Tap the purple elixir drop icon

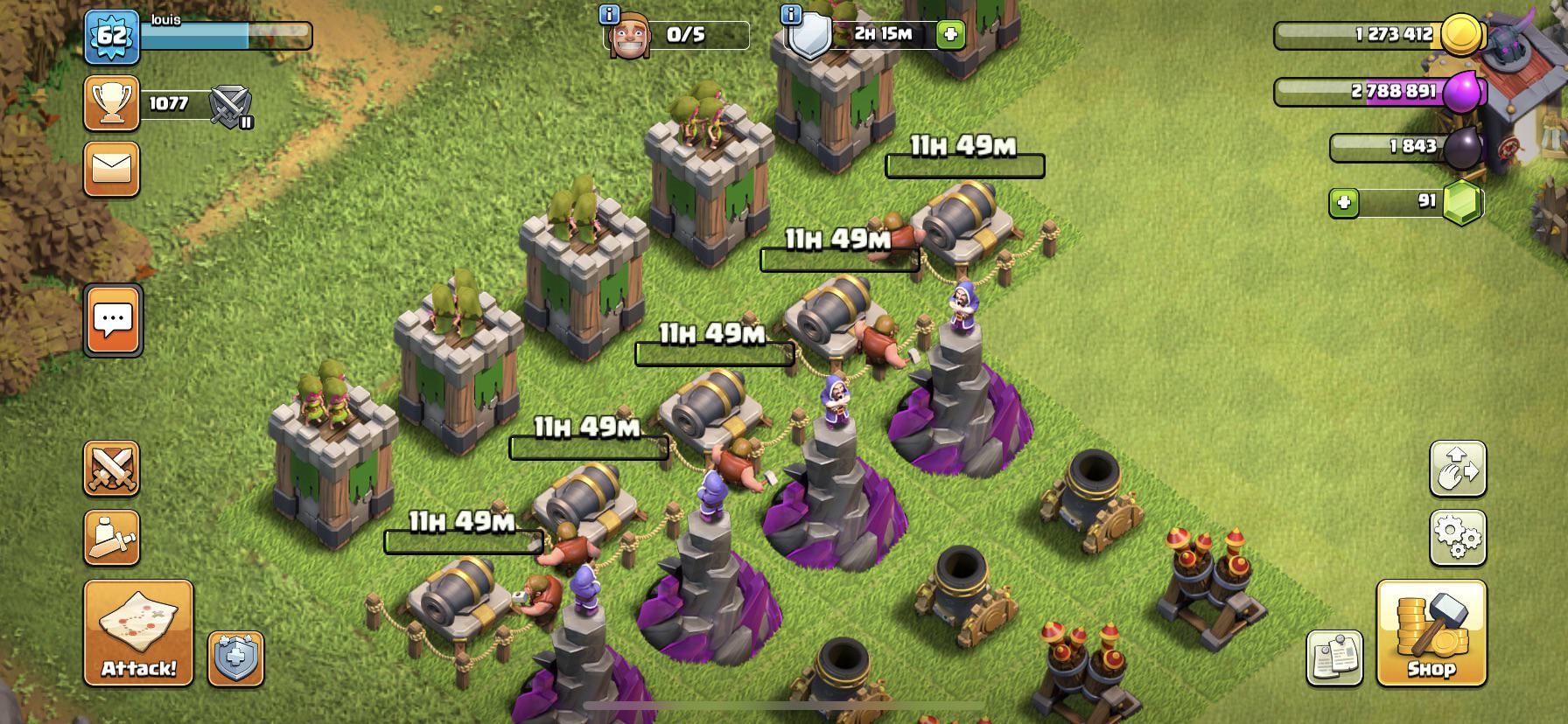[x=1461, y=91]
